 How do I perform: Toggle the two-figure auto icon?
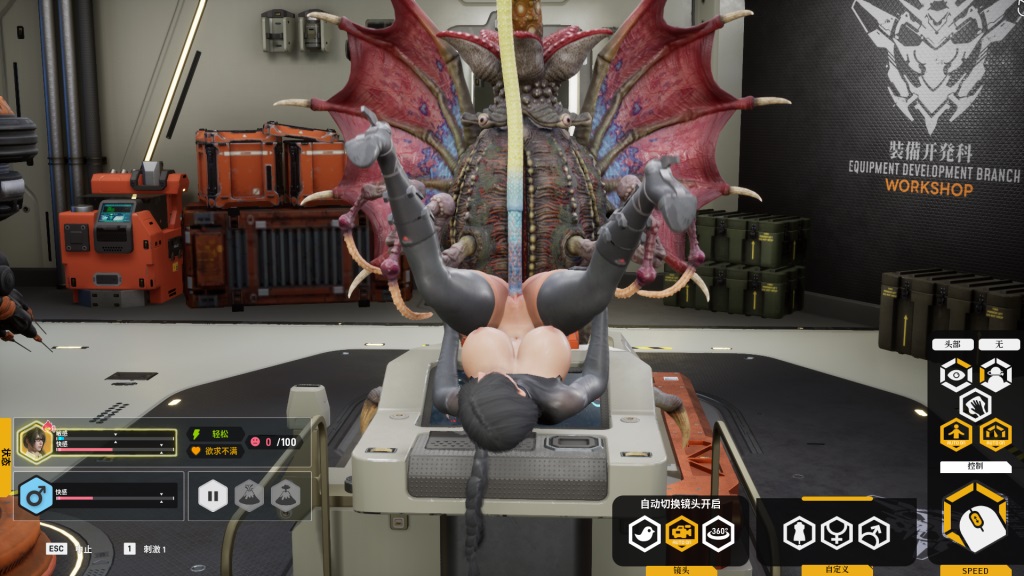pos(994,434)
